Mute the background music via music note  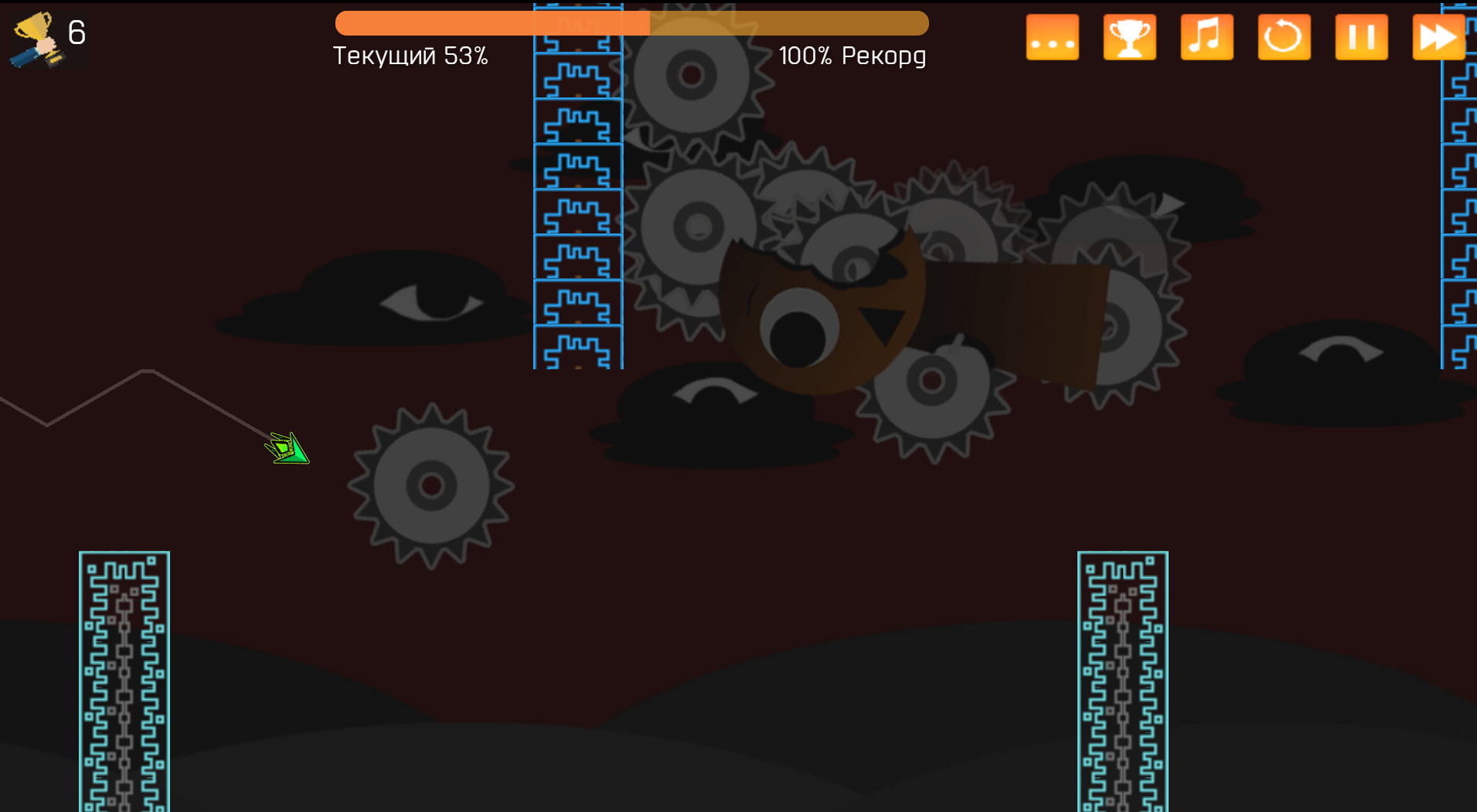1206,36
